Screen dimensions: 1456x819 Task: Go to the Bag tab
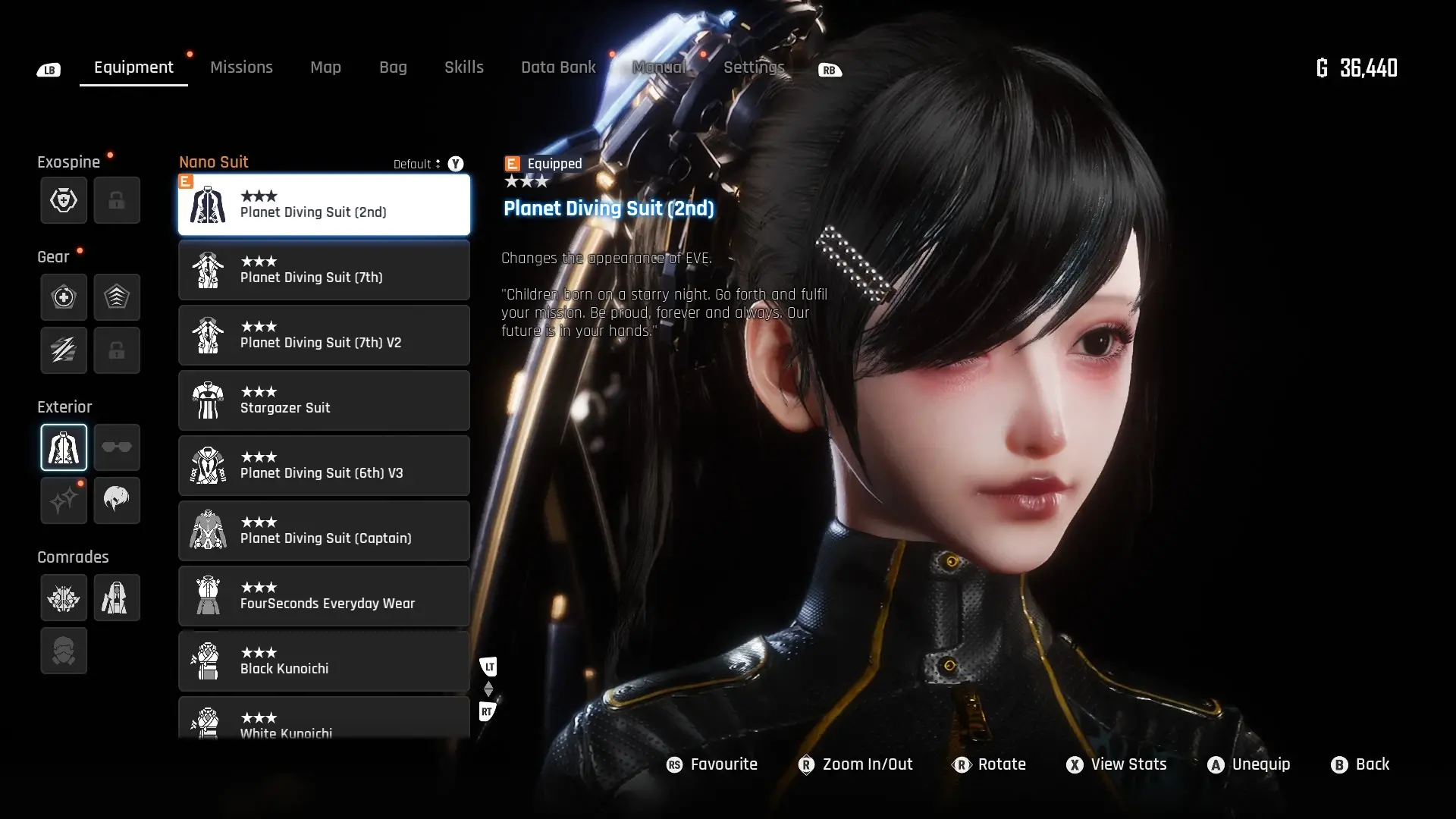(x=393, y=67)
